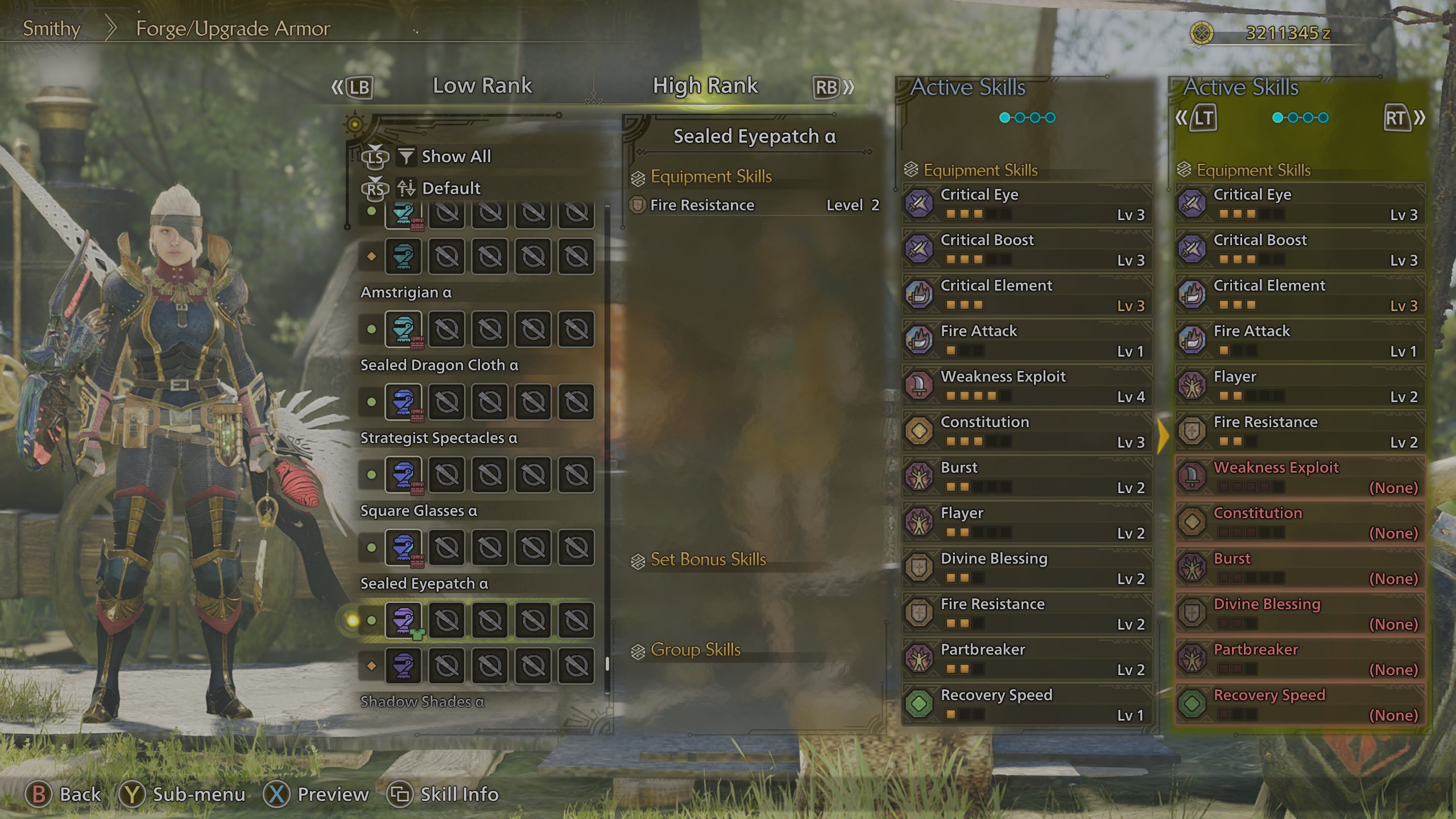1456x819 pixels.
Task: Select Constitution Lv 3 skill row
Action: (1027, 431)
